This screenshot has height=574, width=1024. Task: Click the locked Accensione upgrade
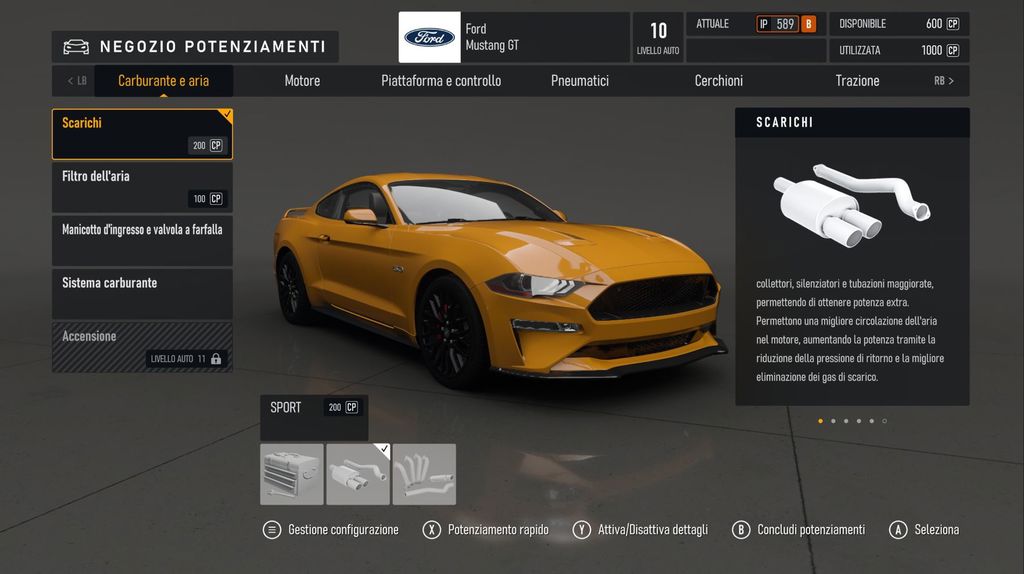(142, 346)
